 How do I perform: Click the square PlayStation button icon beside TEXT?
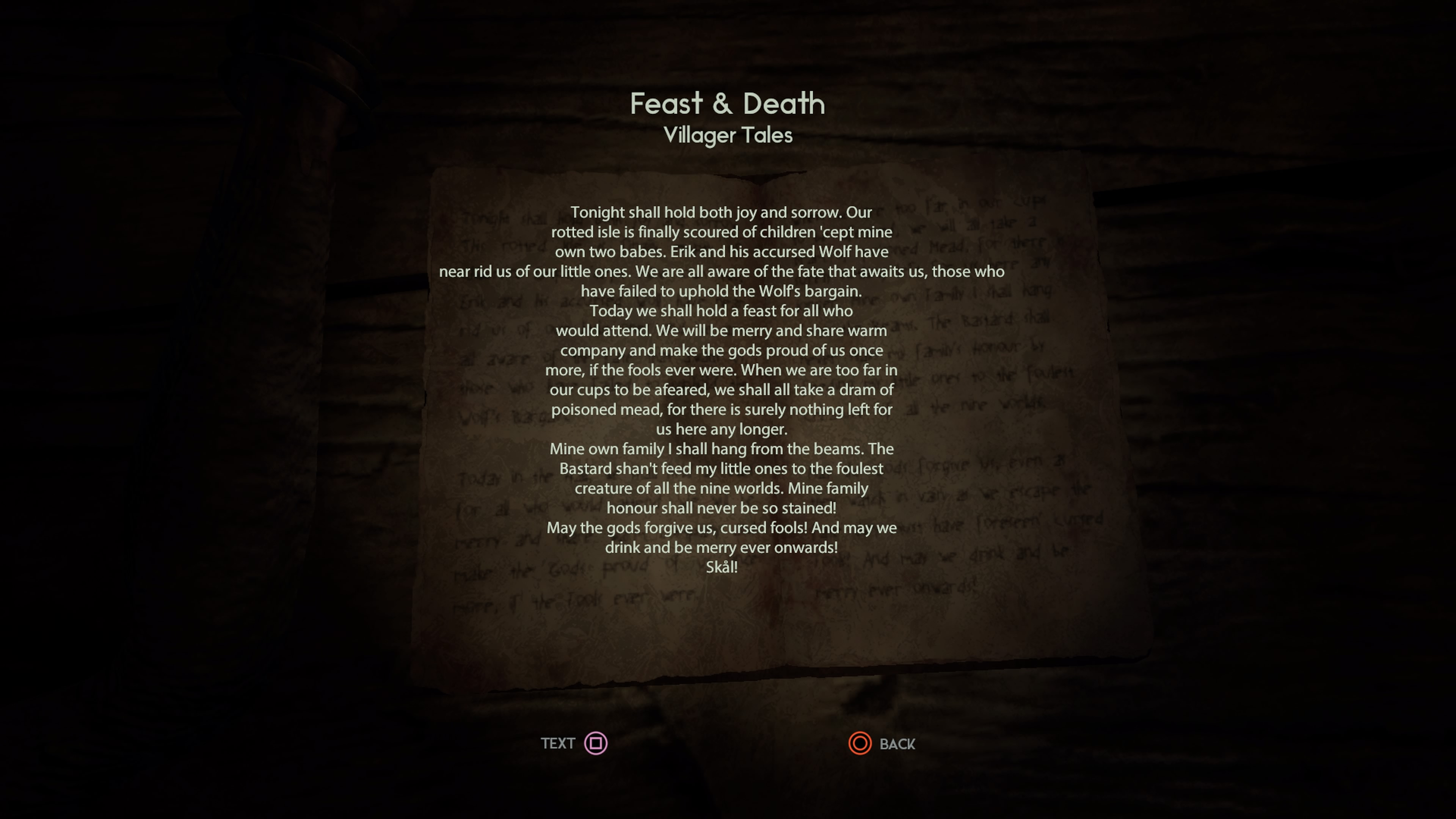596,744
